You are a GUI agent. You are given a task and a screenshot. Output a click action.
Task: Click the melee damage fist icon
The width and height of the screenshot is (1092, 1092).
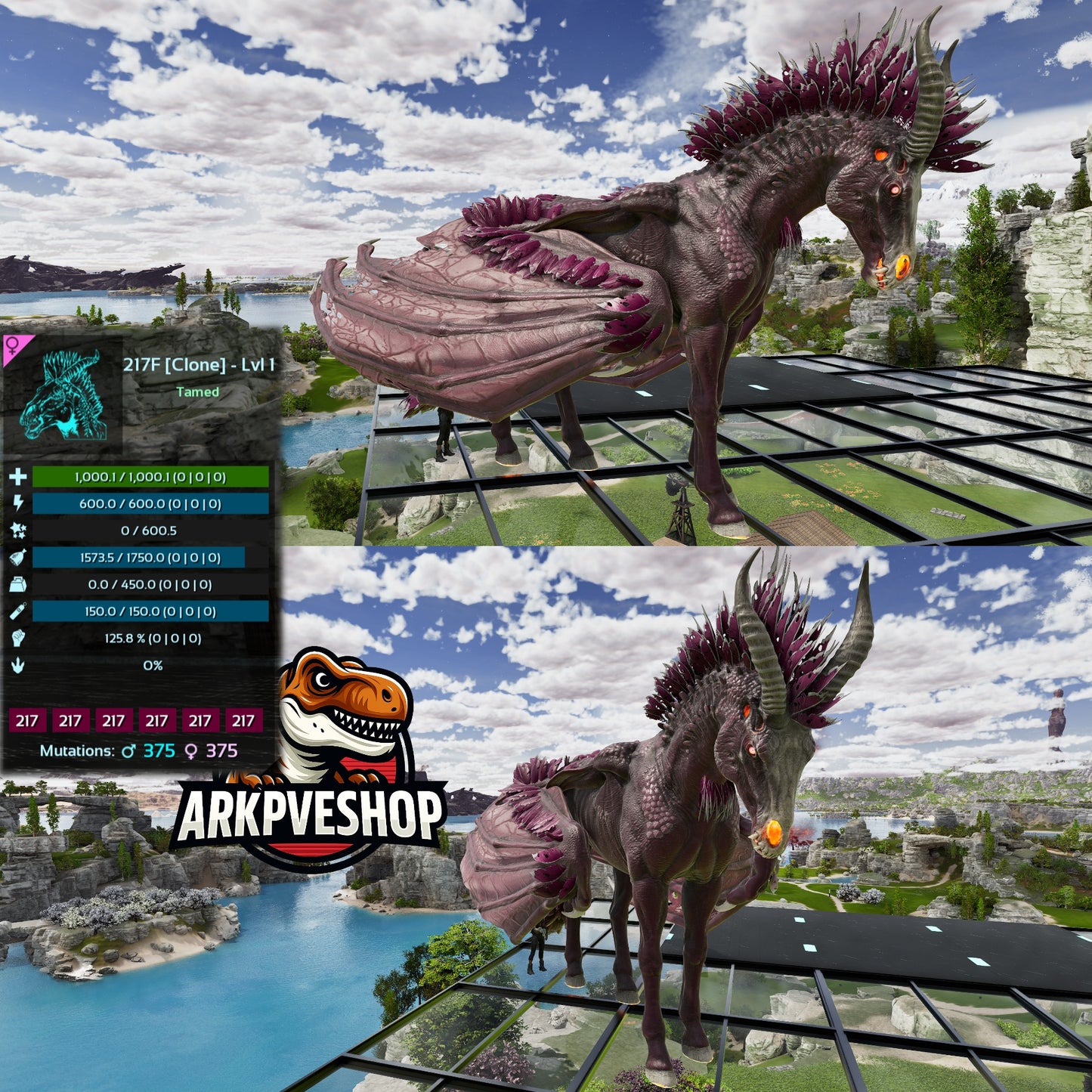pos(18,639)
